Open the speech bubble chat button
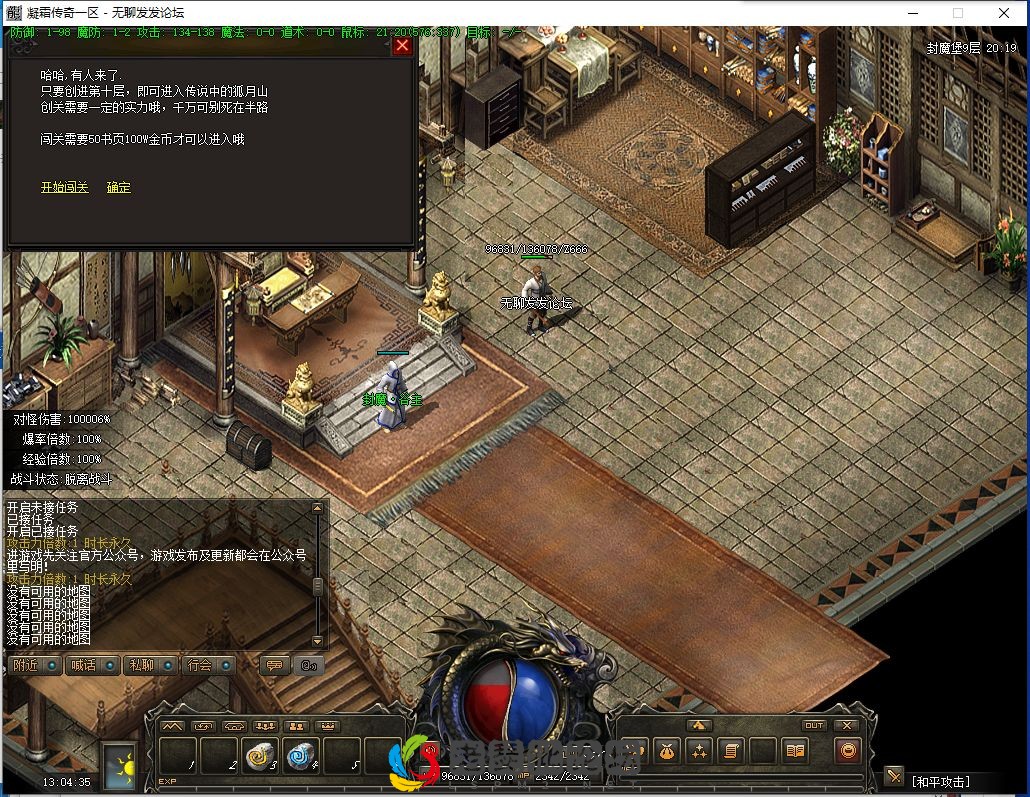This screenshot has width=1030, height=797. pyautogui.click(x=275, y=665)
